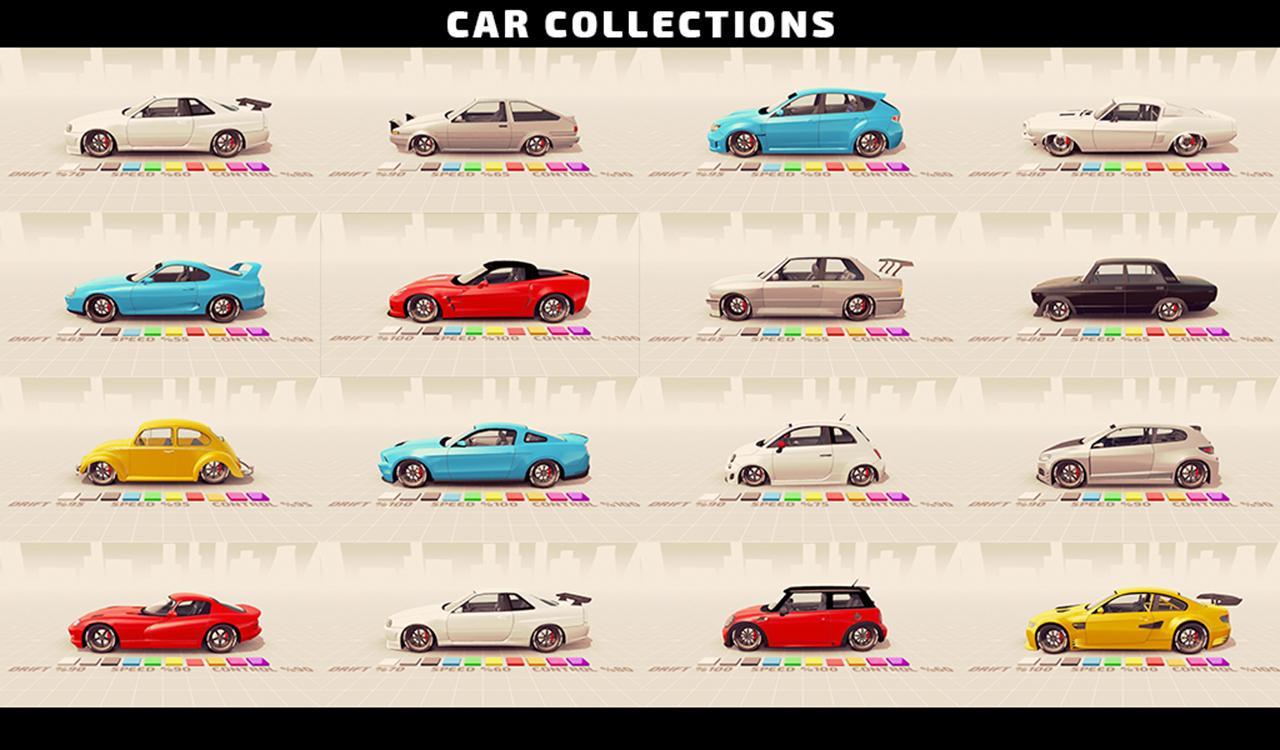Apply the purple color swatch under the Supra
This screenshot has width=1280, height=750.
pyautogui.click(x=257, y=330)
